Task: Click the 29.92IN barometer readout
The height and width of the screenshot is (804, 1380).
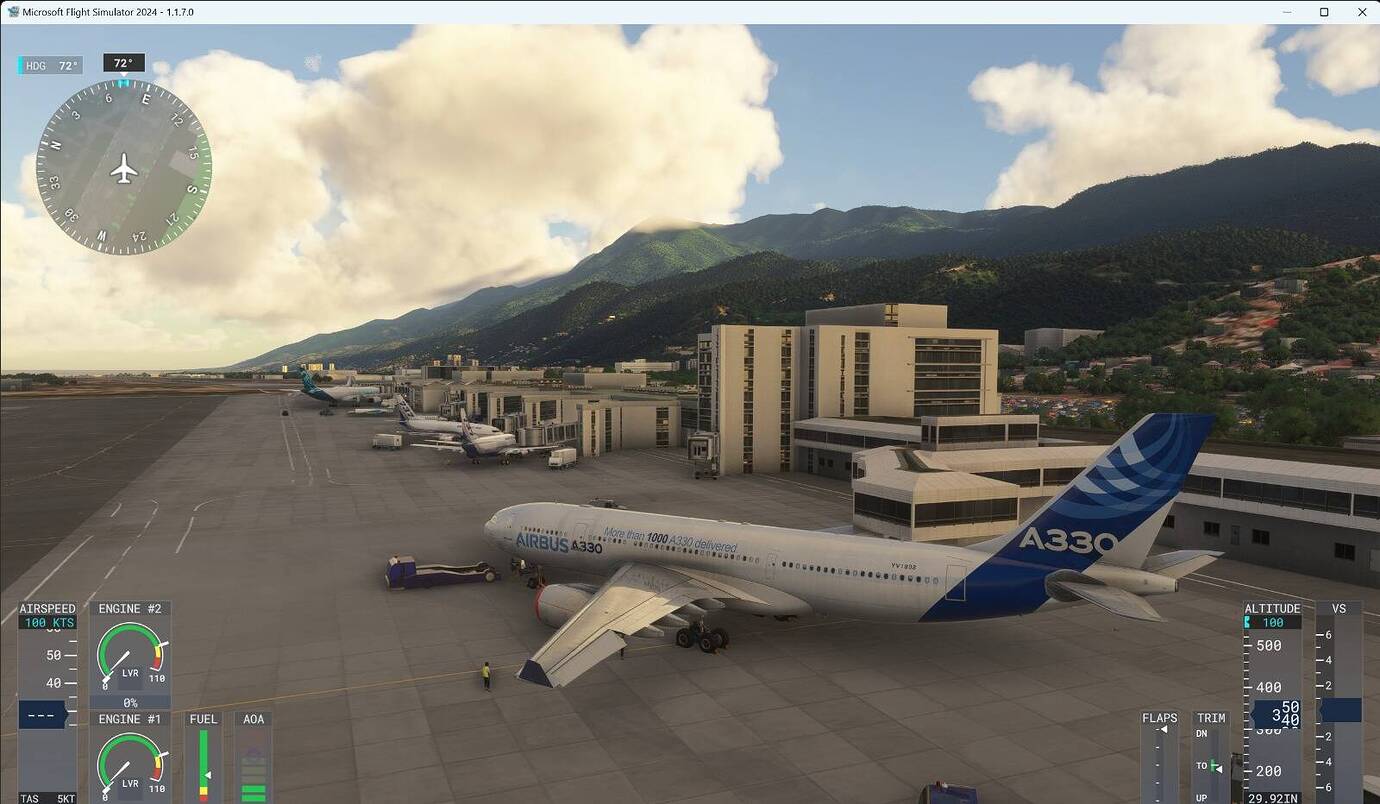Action: (x=1271, y=797)
